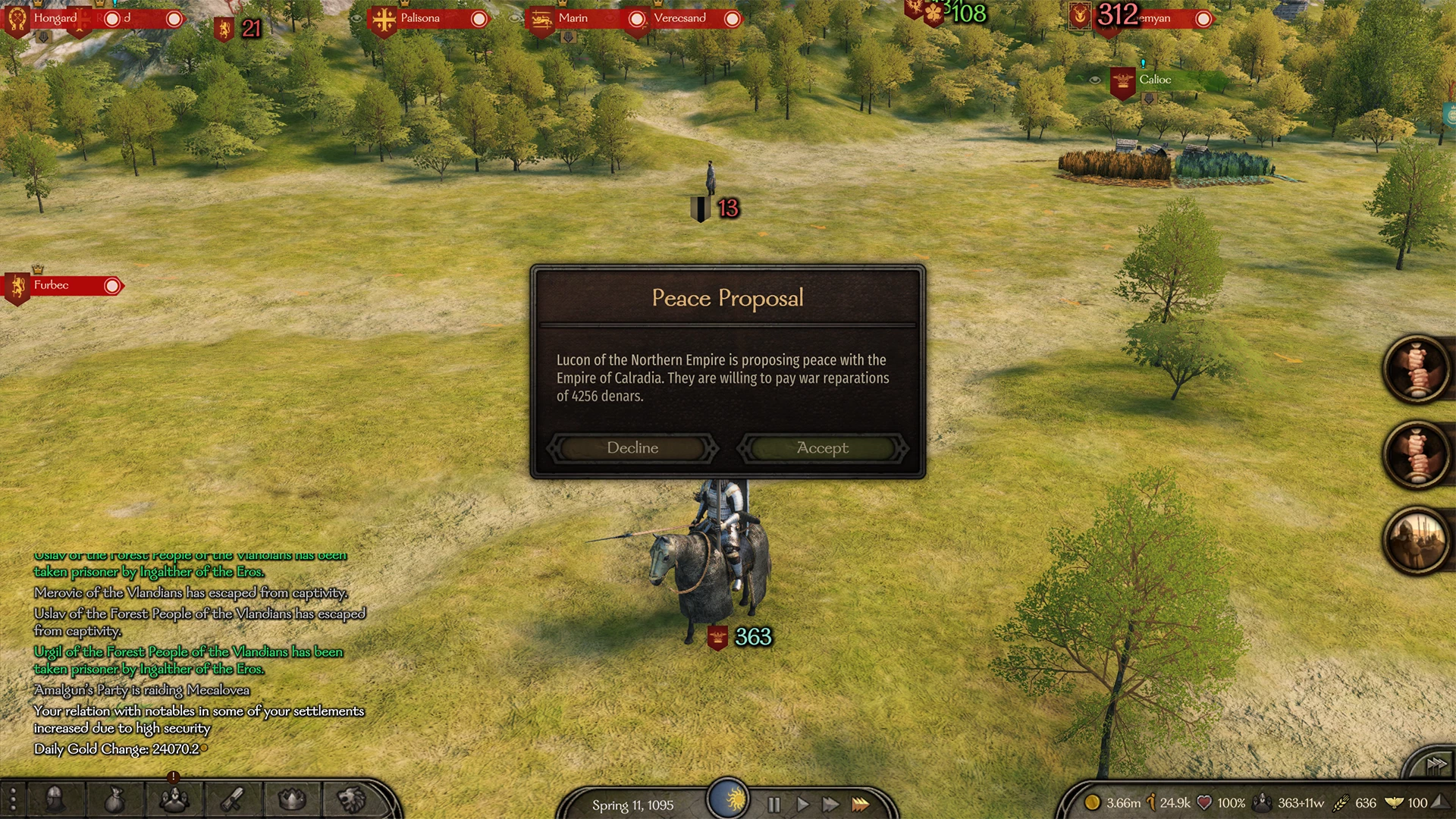Open the three-dot options menu

[13, 799]
